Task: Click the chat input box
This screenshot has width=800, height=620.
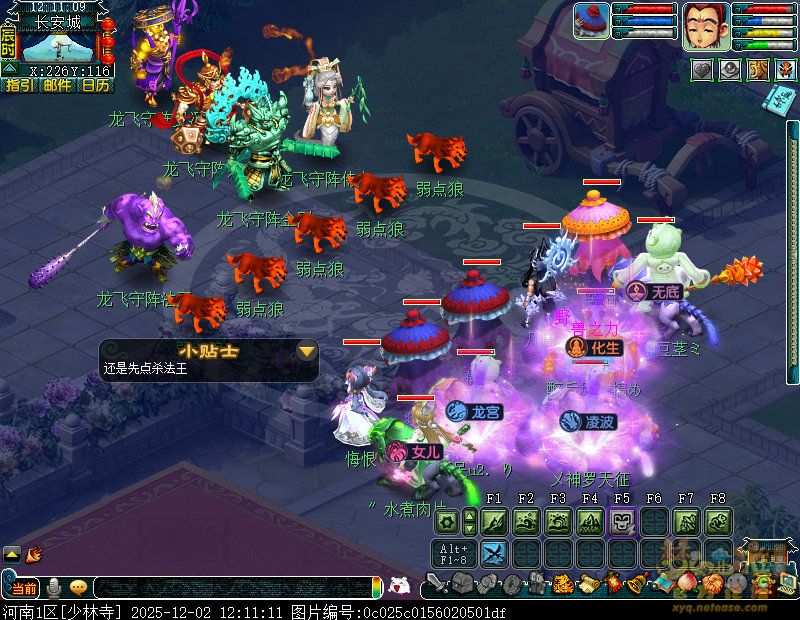Action: click(230, 587)
